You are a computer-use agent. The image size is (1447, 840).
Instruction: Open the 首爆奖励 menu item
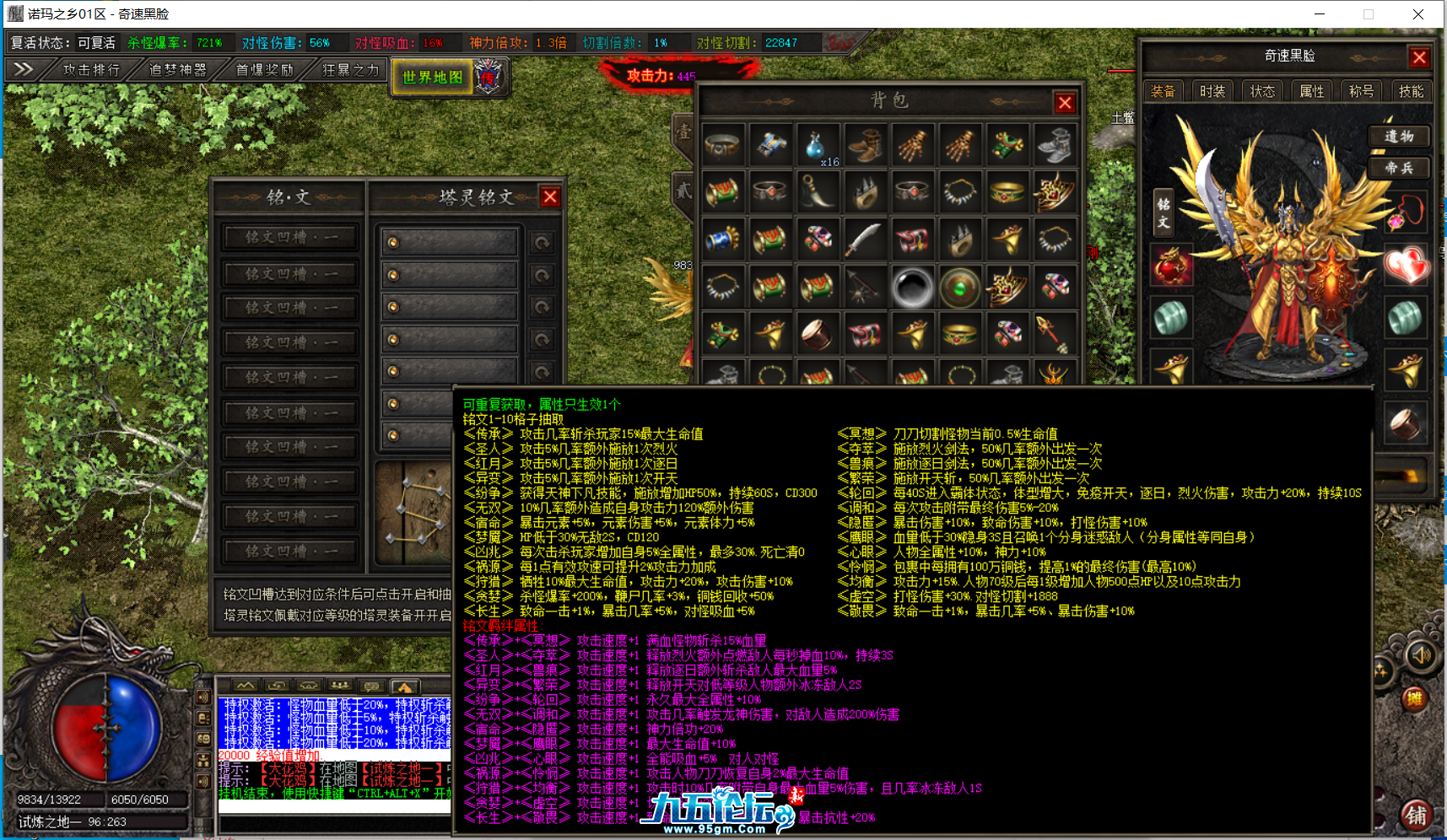coord(262,70)
